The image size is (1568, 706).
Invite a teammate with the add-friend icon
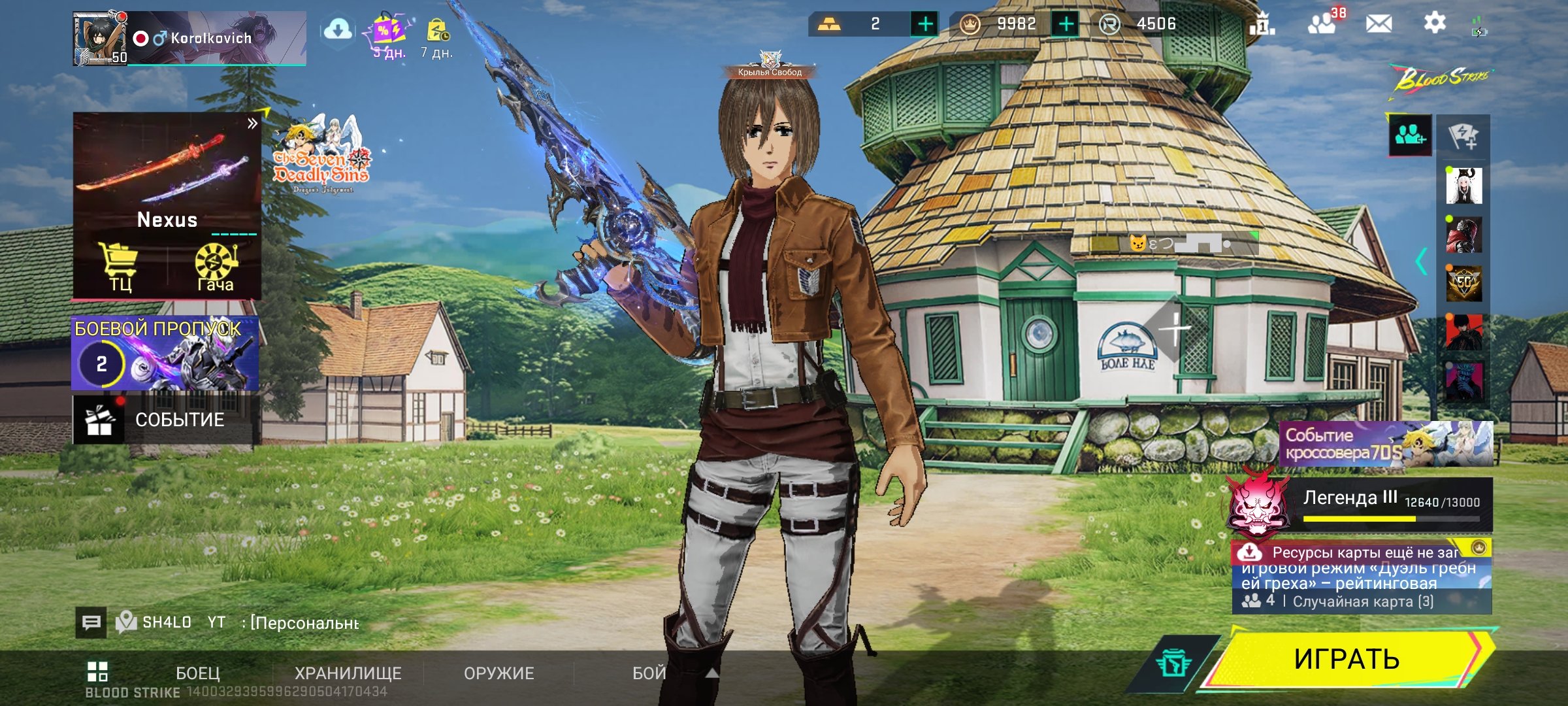[x=1410, y=135]
